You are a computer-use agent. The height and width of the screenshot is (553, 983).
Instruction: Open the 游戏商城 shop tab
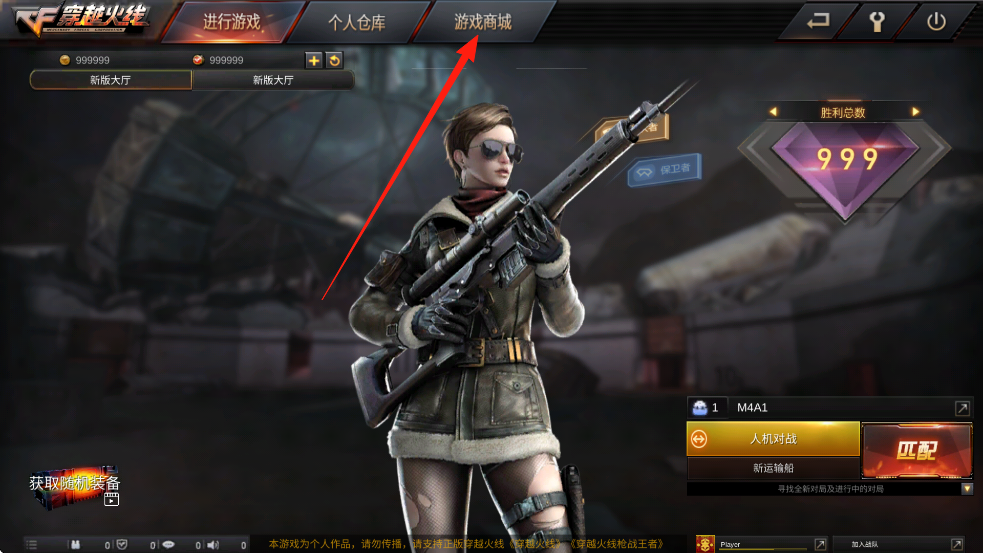coord(482,22)
